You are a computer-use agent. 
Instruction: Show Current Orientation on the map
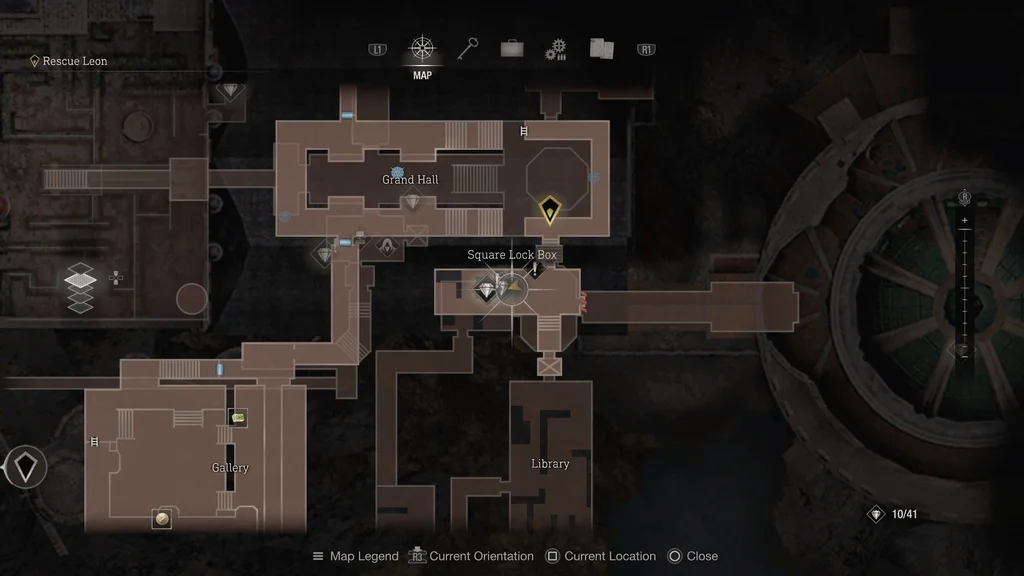pos(471,556)
